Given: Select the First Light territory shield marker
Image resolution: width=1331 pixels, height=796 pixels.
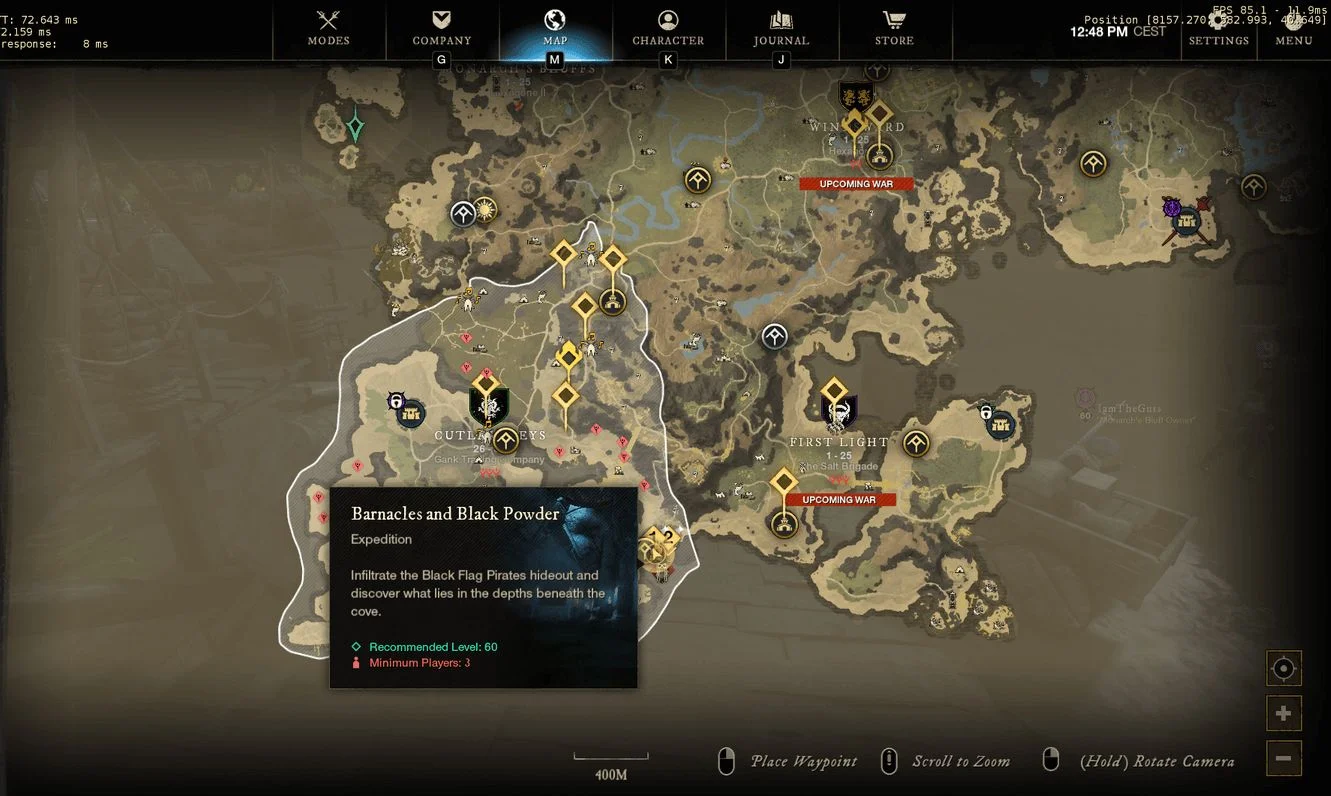Looking at the screenshot, I should pyautogui.click(x=839, y=412).
